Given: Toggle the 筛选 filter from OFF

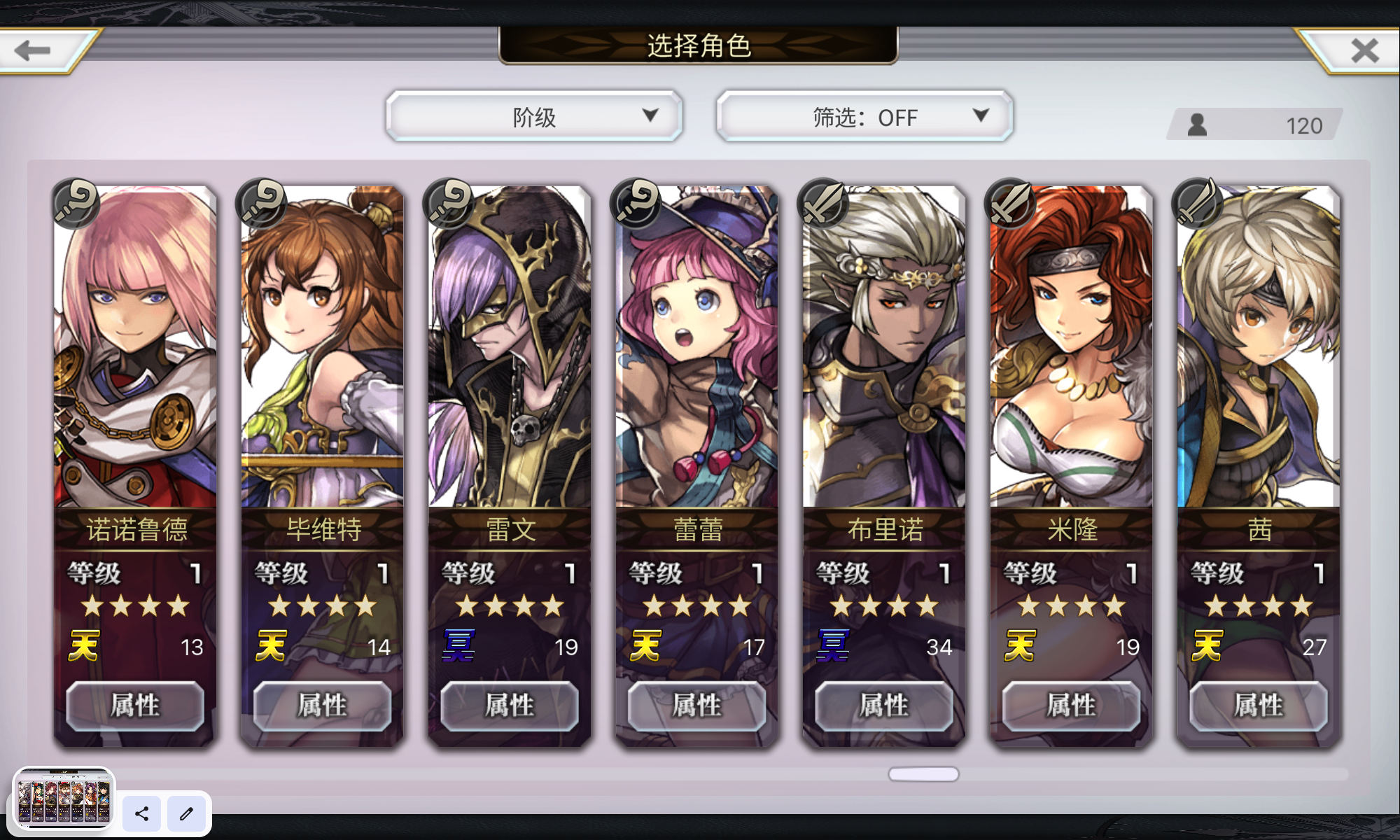Looking at the screenshot, I should pyautogui.click(x=863, y=116).
